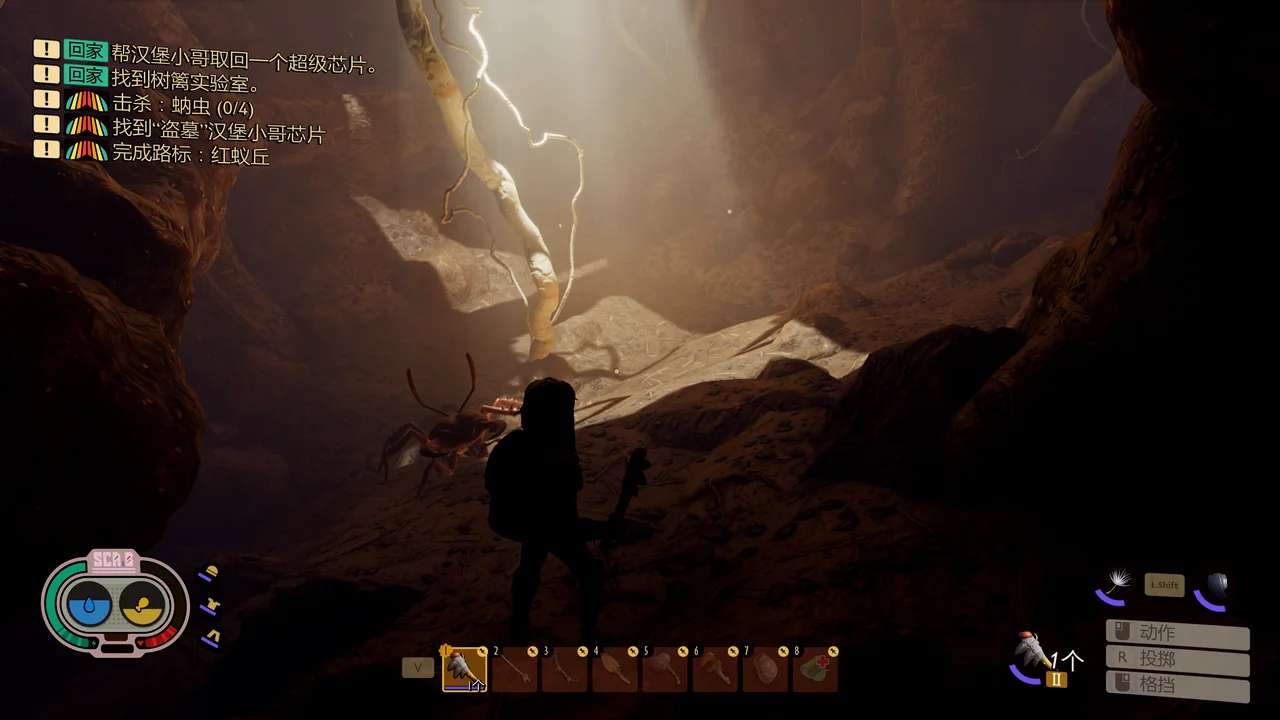Click the 格挡 block prompt

[1177, 685]
